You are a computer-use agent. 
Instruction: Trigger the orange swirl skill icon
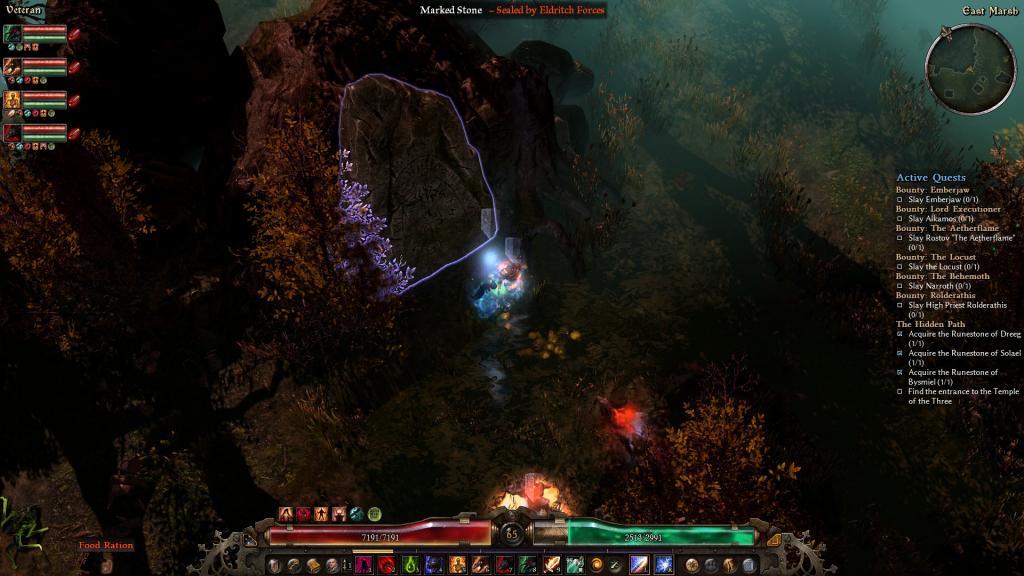pos(597,565)
